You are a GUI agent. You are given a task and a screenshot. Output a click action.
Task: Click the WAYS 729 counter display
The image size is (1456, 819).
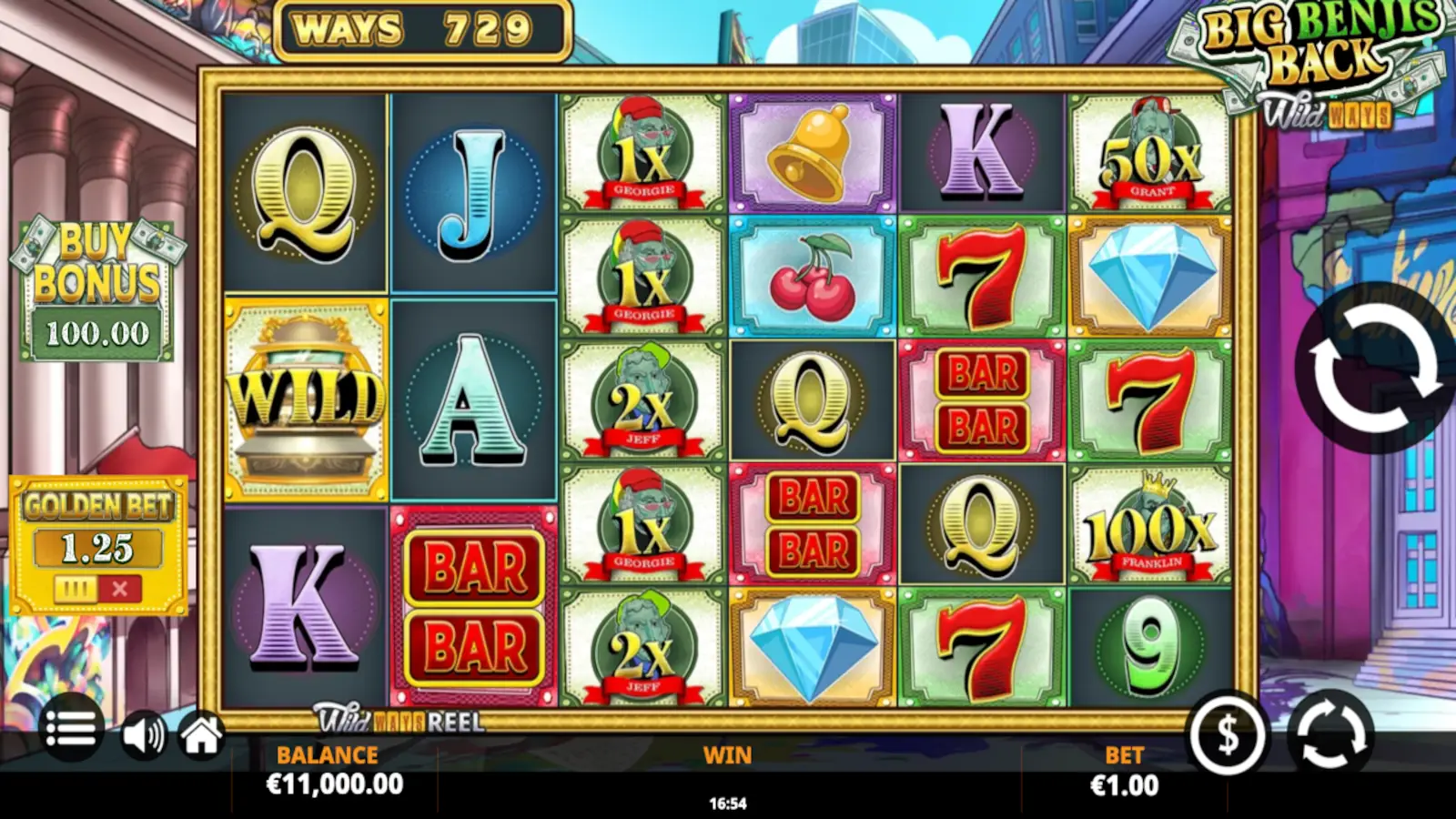coord(421,26)
